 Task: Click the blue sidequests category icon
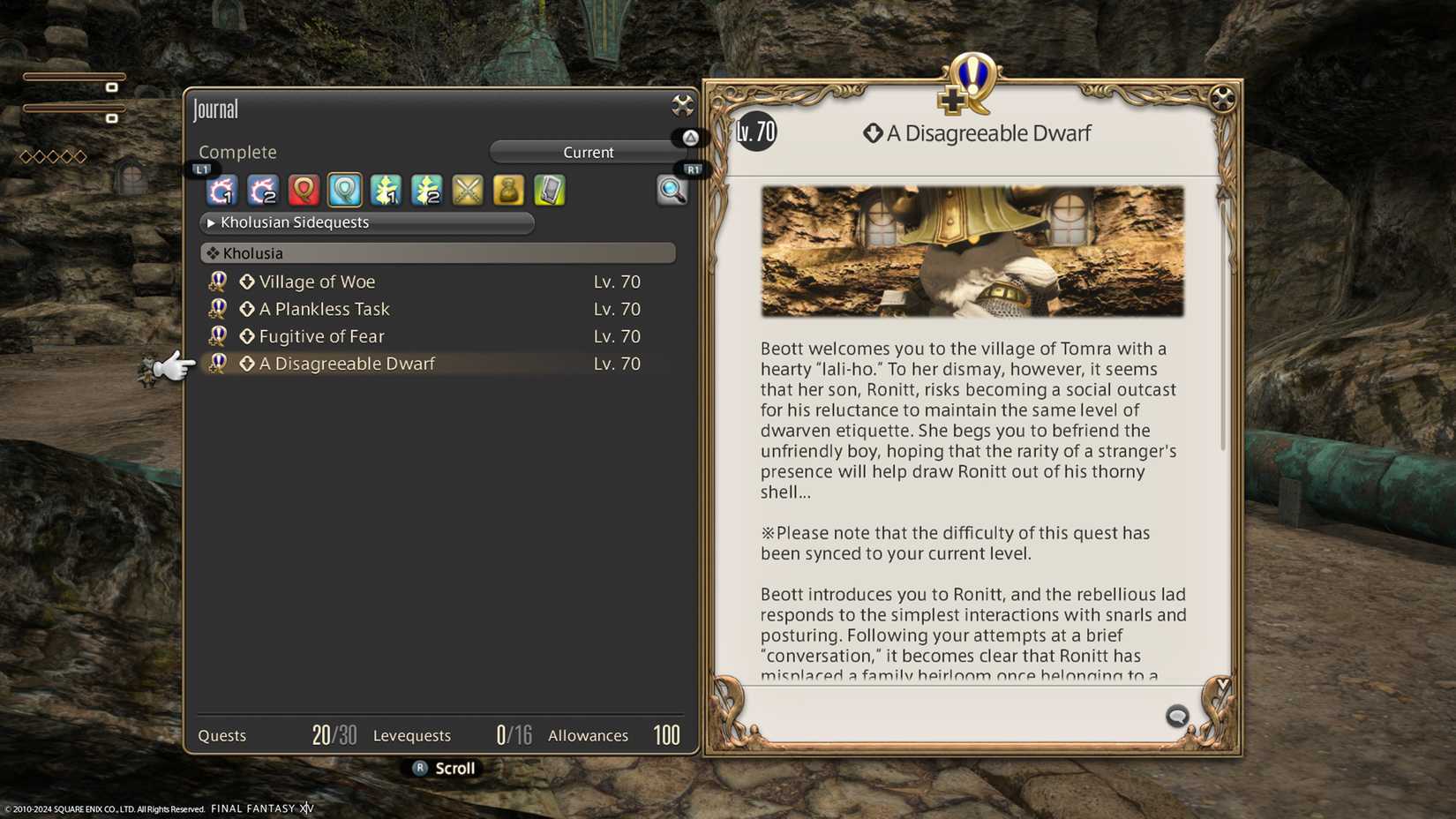(344, 190)
